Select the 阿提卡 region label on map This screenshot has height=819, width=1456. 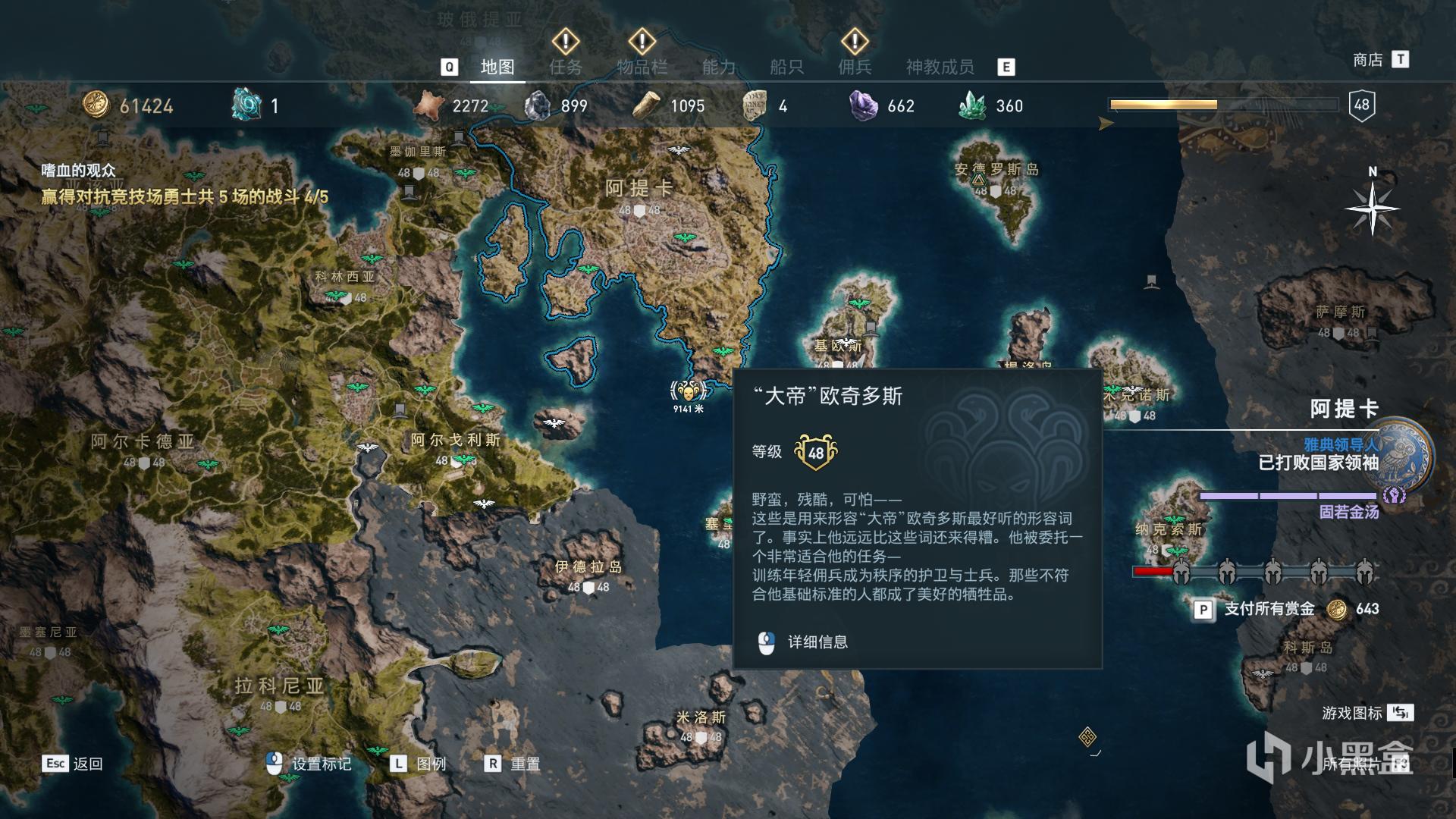pyautogui.click(x=639, y=188)
